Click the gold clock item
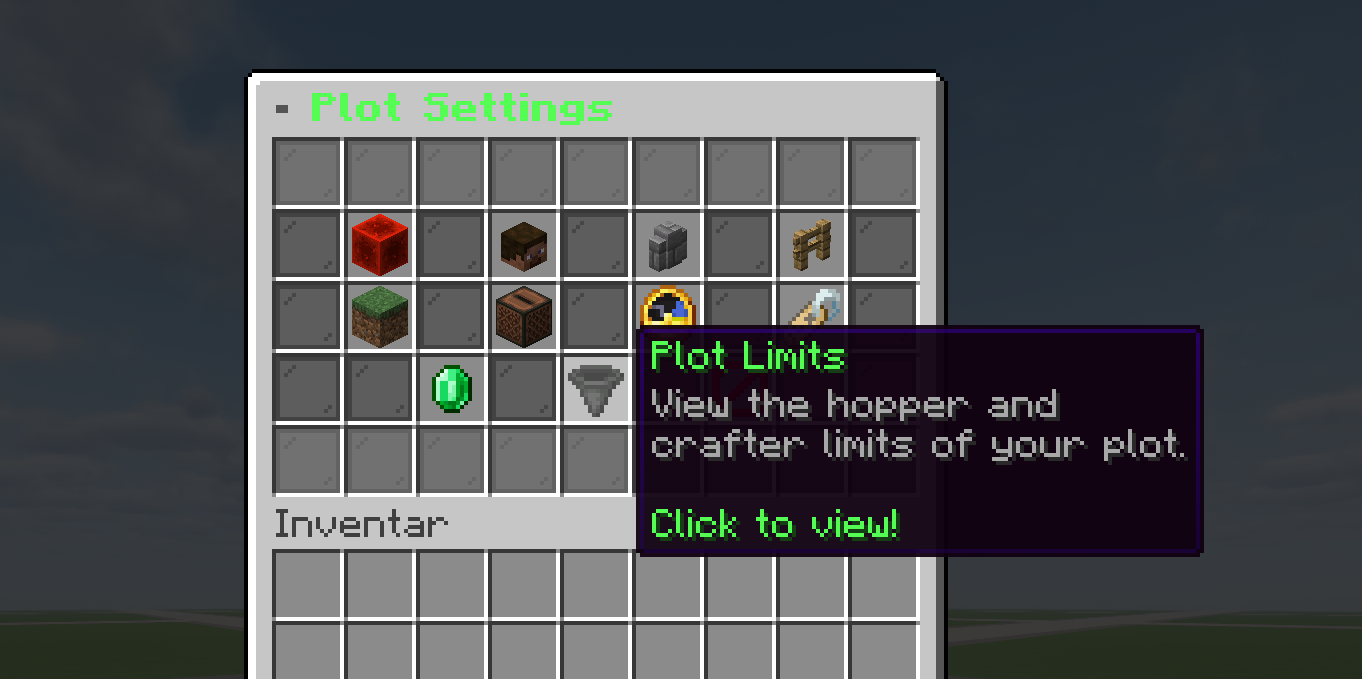This screenshot has height=679, width=1362. [x=667, y=307]
